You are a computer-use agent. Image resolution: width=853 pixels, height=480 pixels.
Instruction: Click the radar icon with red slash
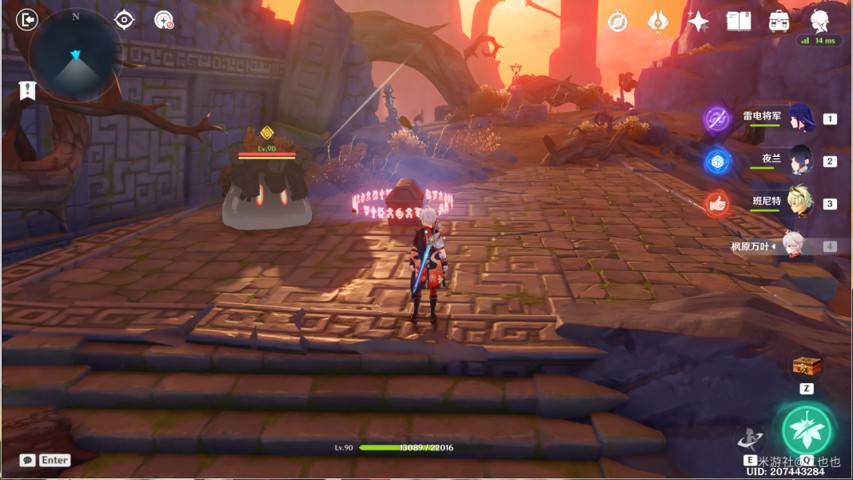pos(164,19)
